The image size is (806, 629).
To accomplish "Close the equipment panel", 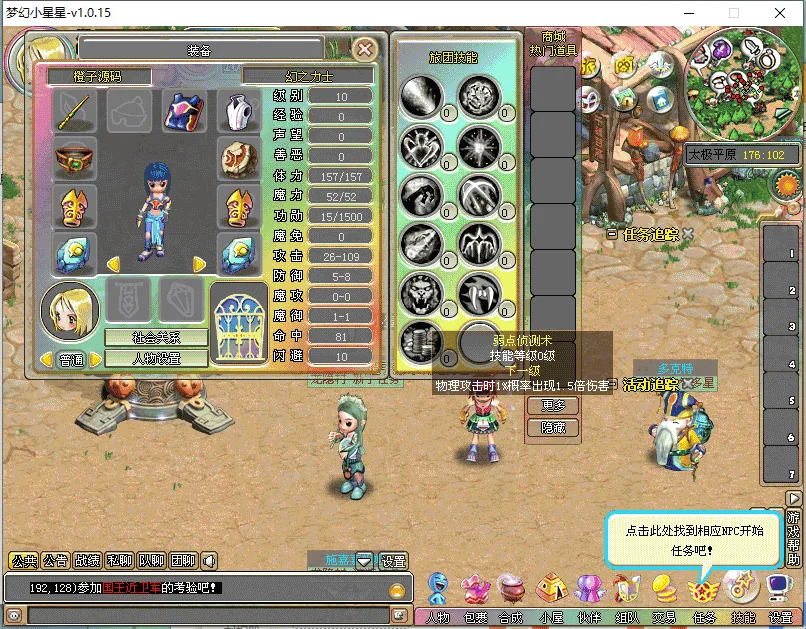I will 366,48.
